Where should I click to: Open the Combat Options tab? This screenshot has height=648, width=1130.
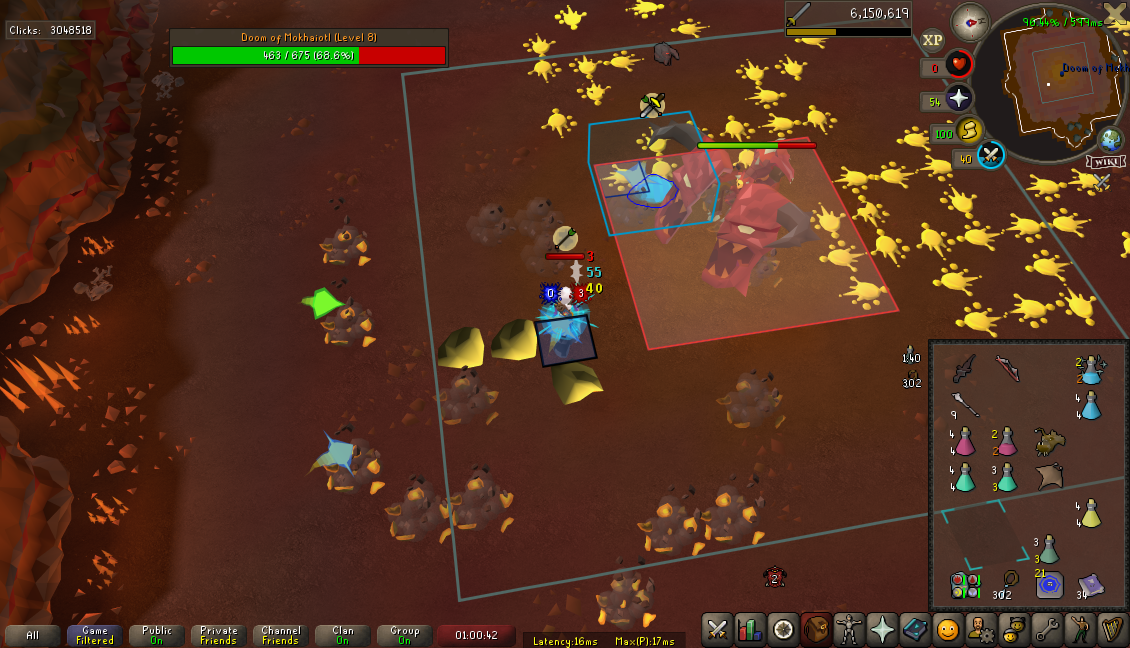717,629
